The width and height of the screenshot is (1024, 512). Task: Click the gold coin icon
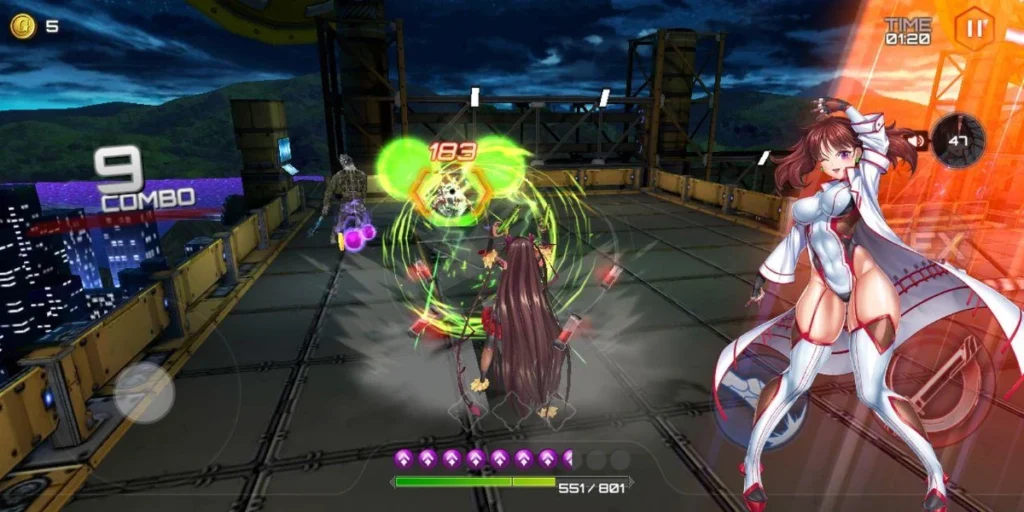[x=22, y=26]
